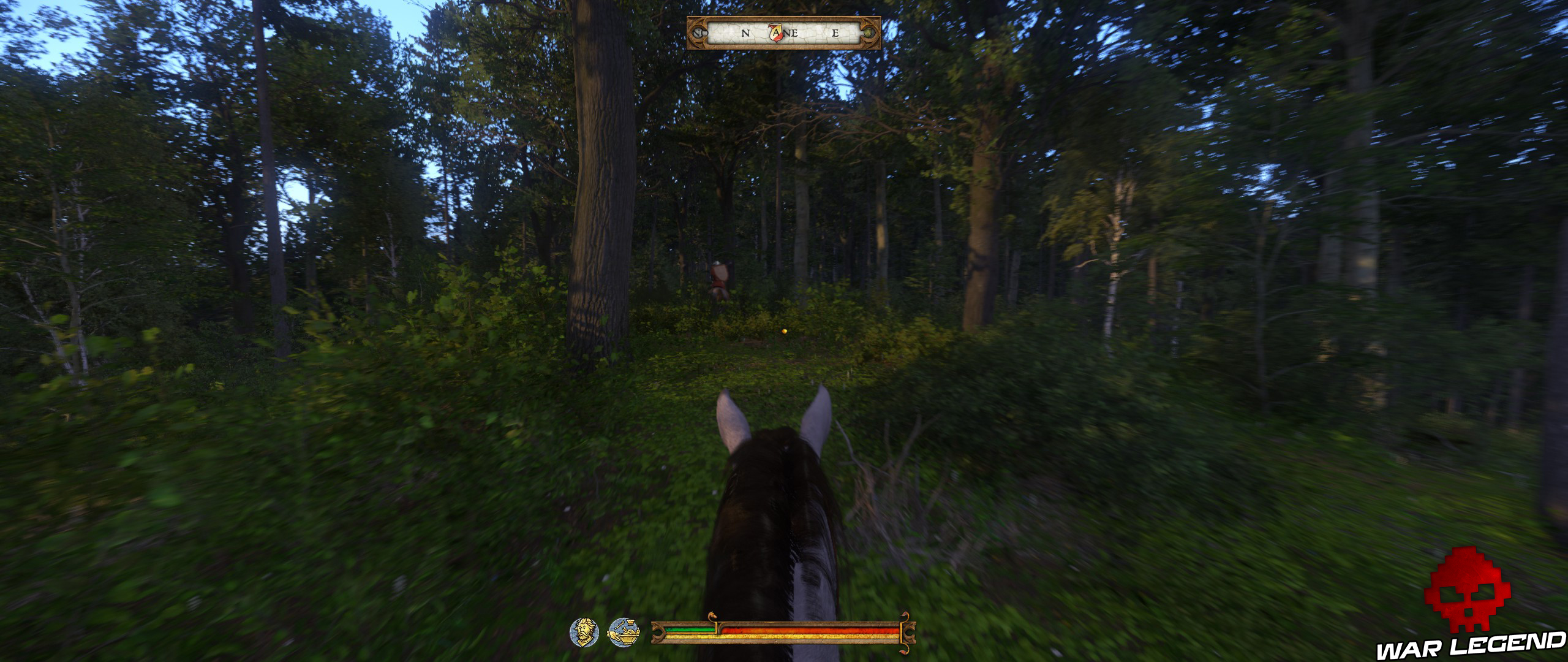The image size is (1568, 662).
Task: Click the horse head ornament above the stamina bar
Action: click(x=712, y=615)
